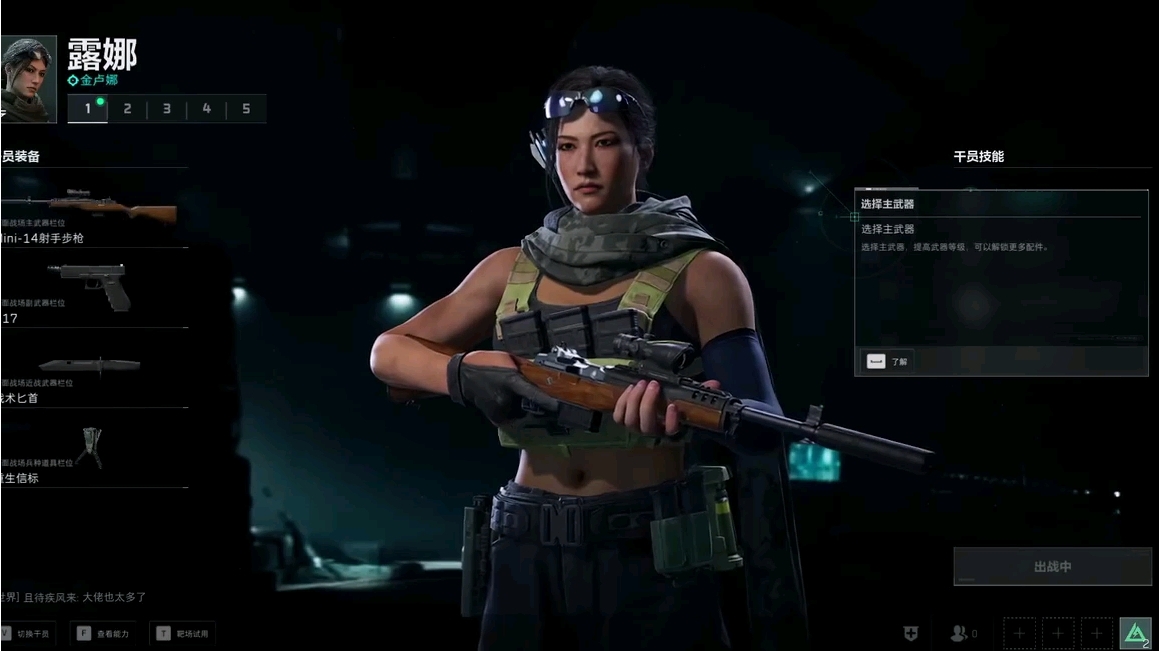
Task: Switch to loadout preset 3
Action: click(167, 109)
